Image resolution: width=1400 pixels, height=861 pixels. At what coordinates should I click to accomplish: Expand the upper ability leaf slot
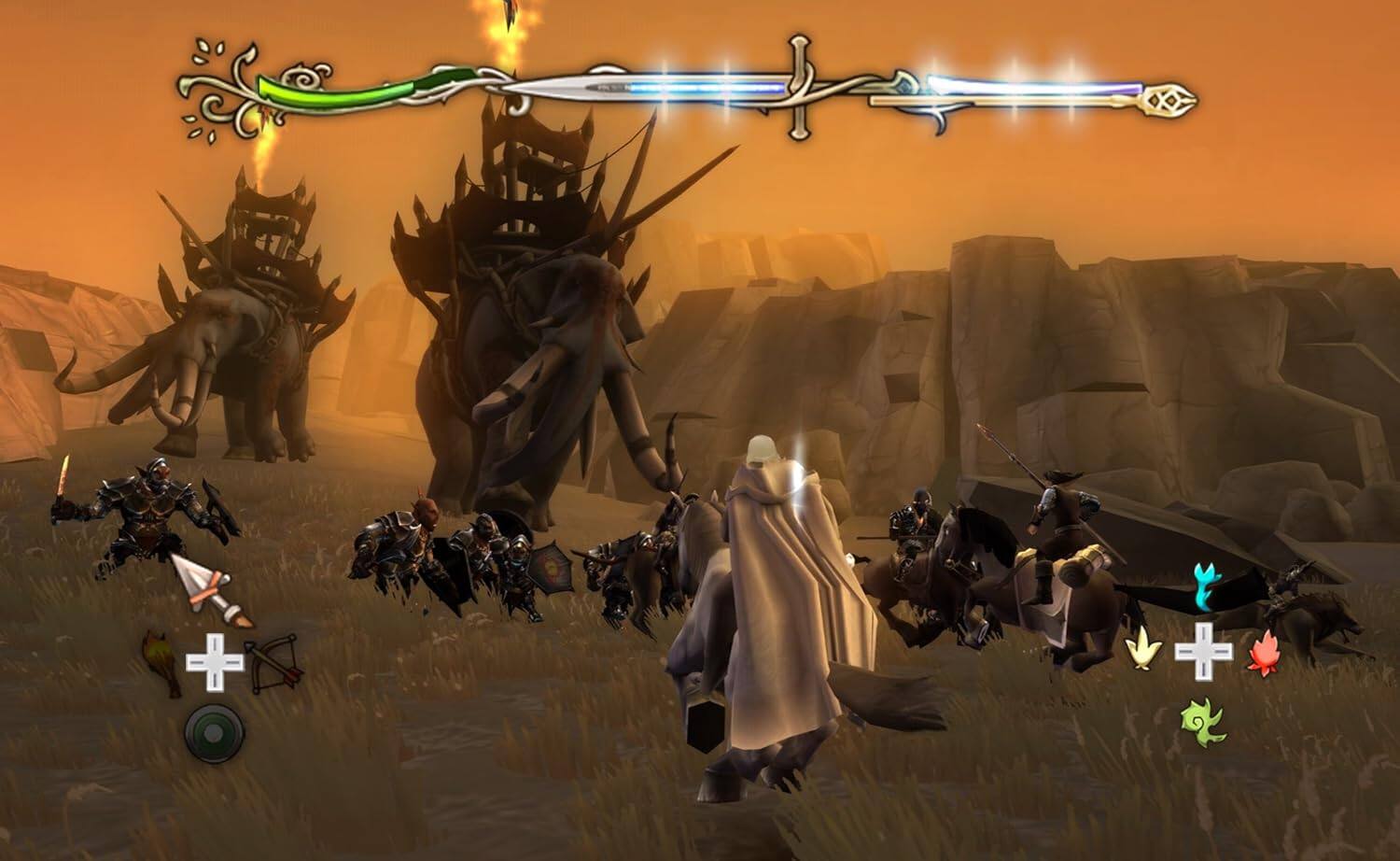(1204, 584)
